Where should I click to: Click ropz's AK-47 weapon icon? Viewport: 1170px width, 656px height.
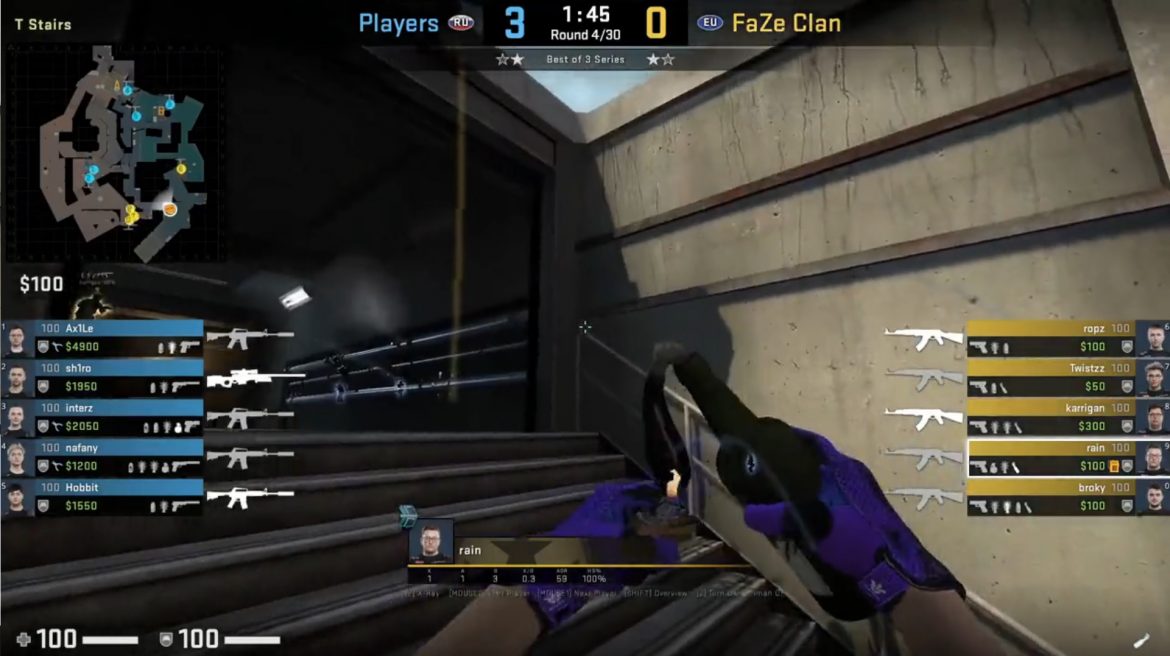pyautogui.click(x=923, y=339)
